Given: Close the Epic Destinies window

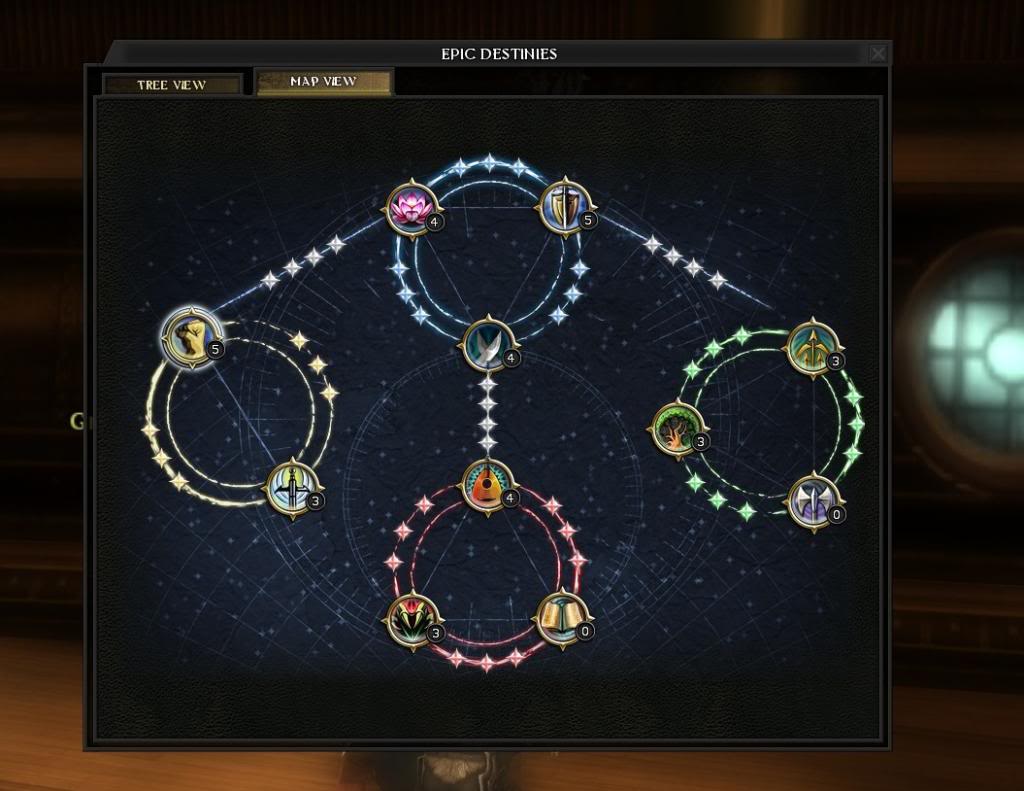Looking at the screenshot, I should [x=877, y=54].
